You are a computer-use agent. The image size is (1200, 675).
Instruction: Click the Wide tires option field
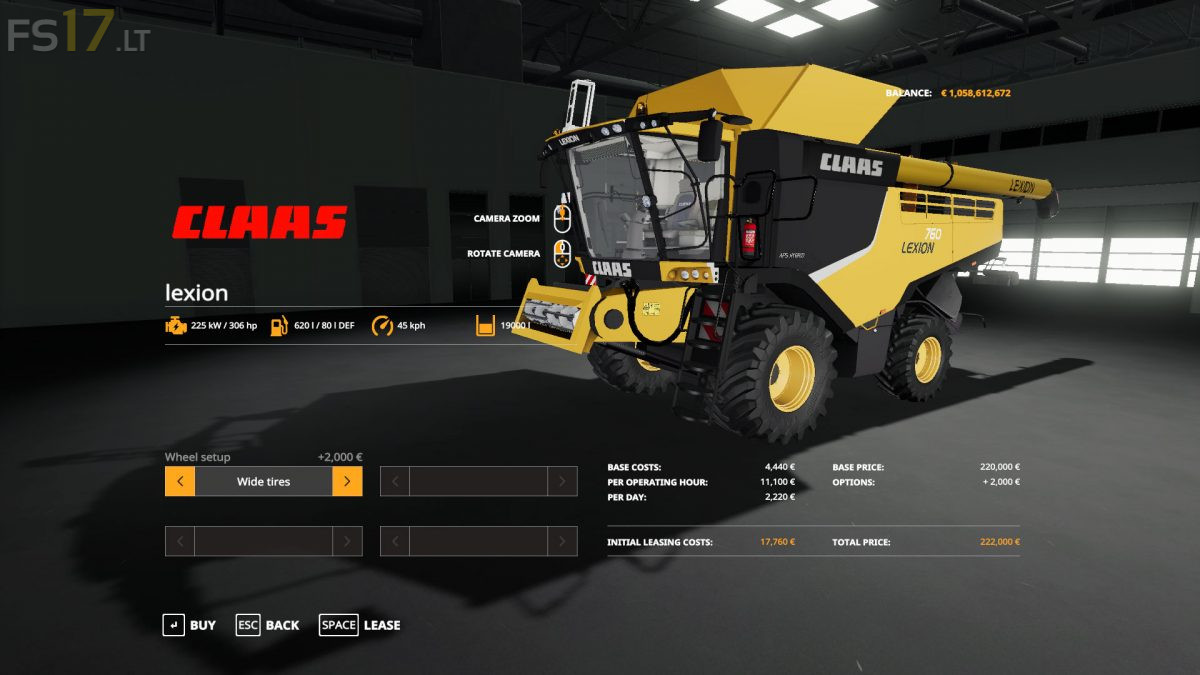click(263, 482)
